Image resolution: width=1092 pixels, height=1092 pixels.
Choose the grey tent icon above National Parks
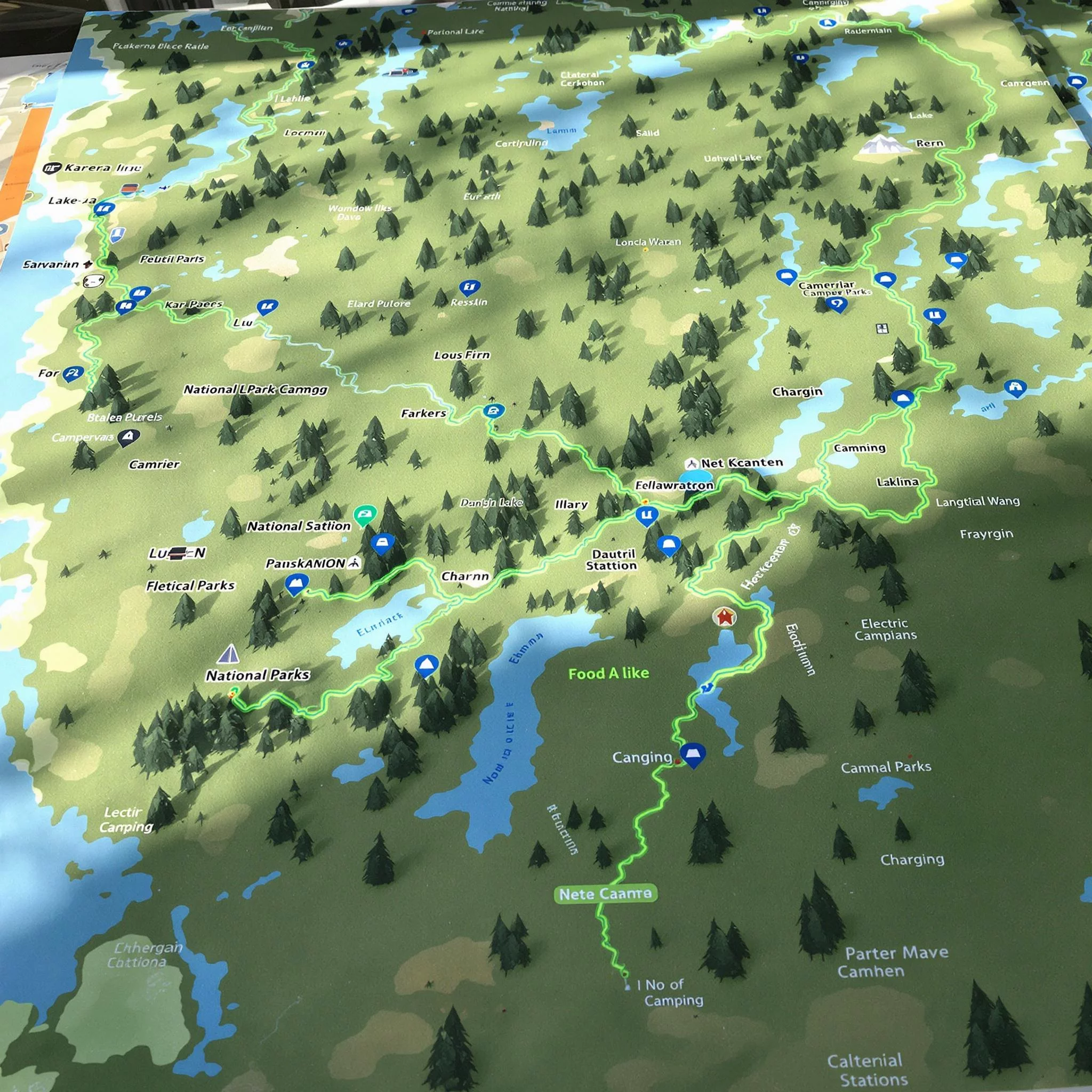tap(228, 653)
